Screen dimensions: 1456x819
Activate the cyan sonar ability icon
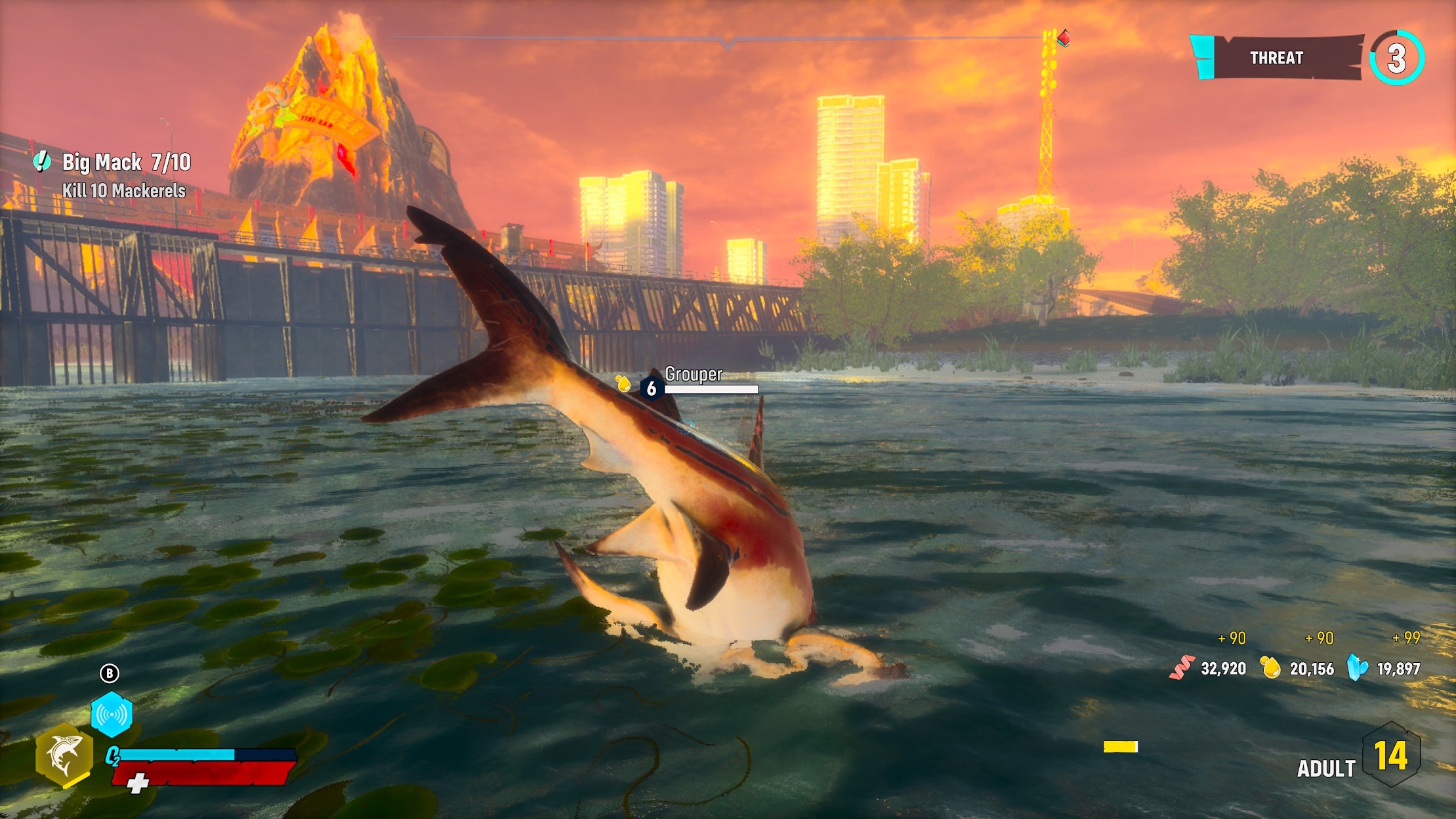tap(112, 714)
